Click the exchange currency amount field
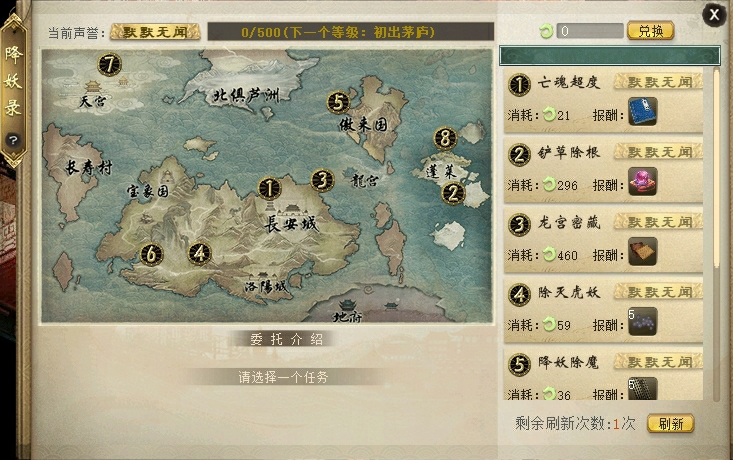This screenshot has width=733, height=460. (590, 31)
